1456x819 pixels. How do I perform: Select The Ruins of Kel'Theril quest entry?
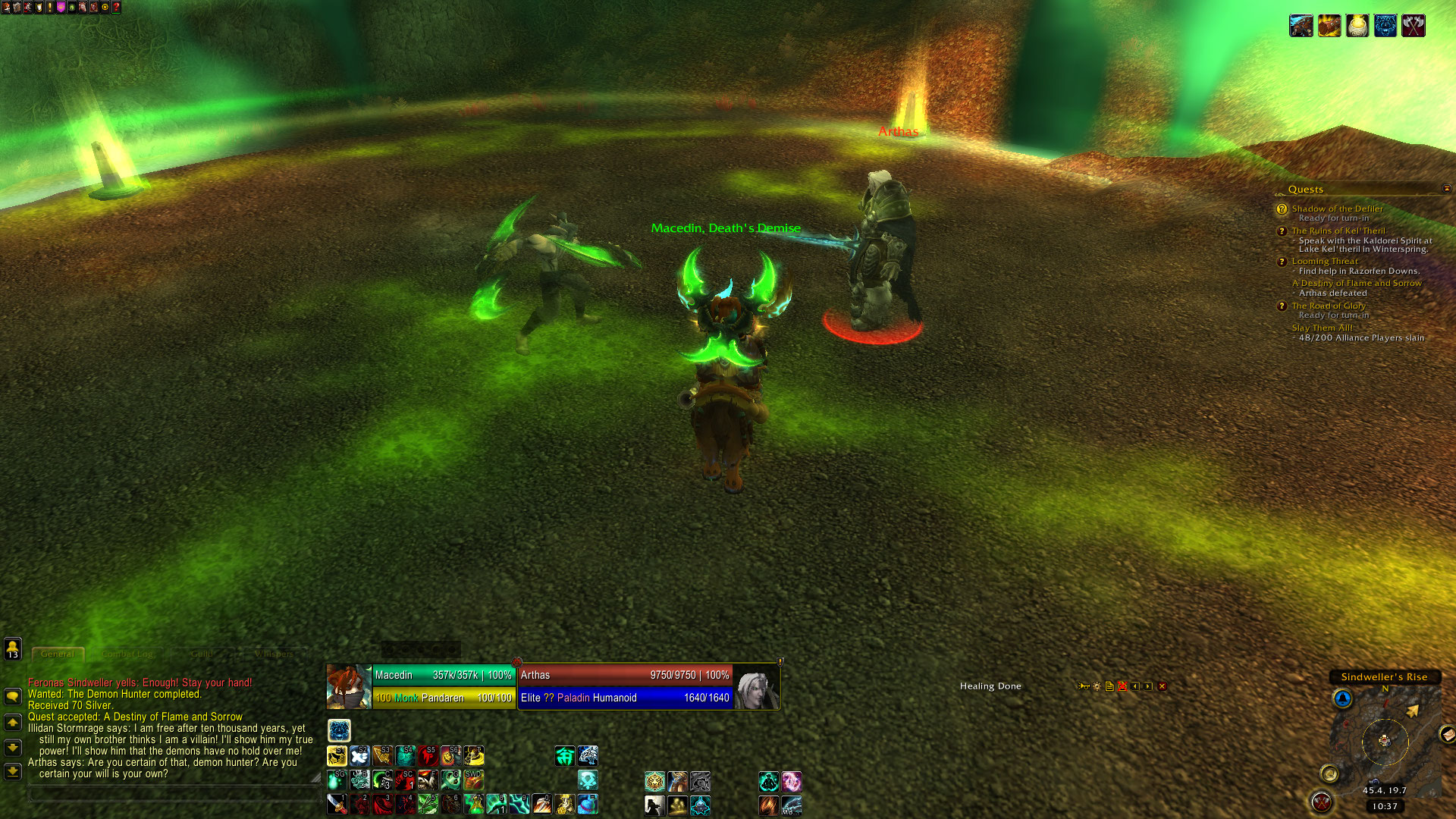[x=1338, y=231]
